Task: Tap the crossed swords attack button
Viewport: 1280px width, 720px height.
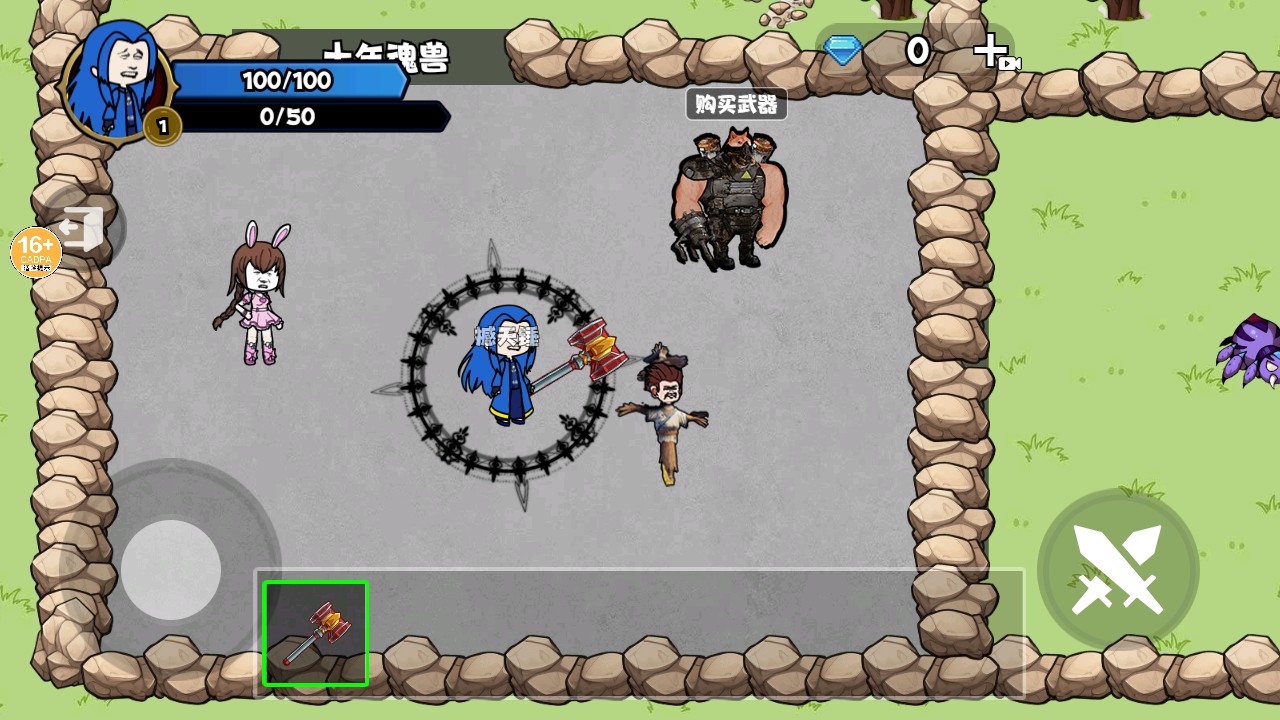Action: click(x=1118, y=569)
